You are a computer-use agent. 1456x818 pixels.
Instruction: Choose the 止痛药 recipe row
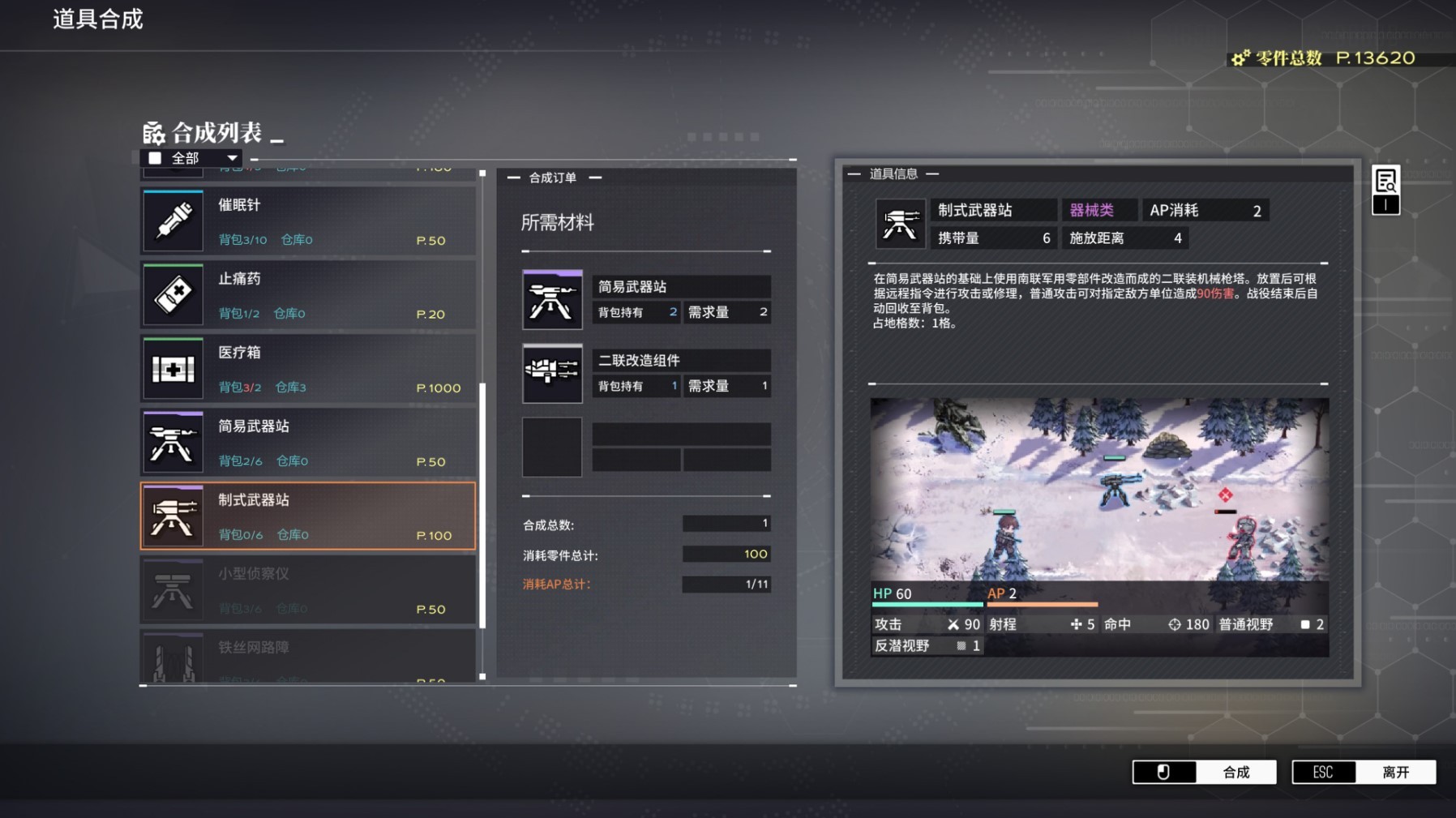[308, 295]
